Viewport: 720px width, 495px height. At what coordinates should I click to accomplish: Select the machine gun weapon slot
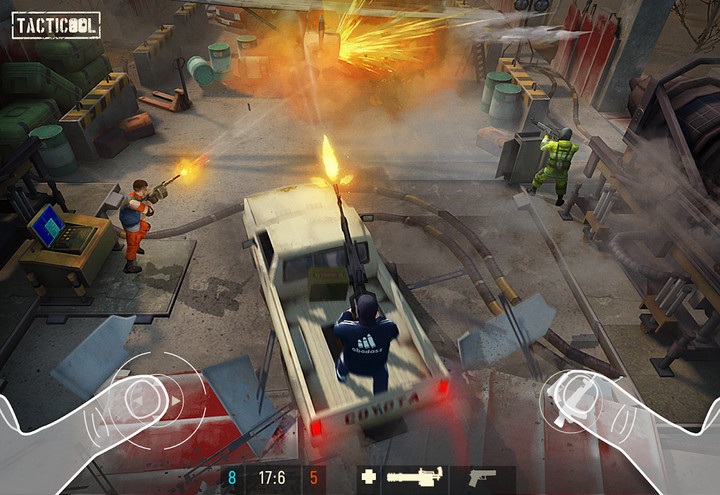click(416, 478)
